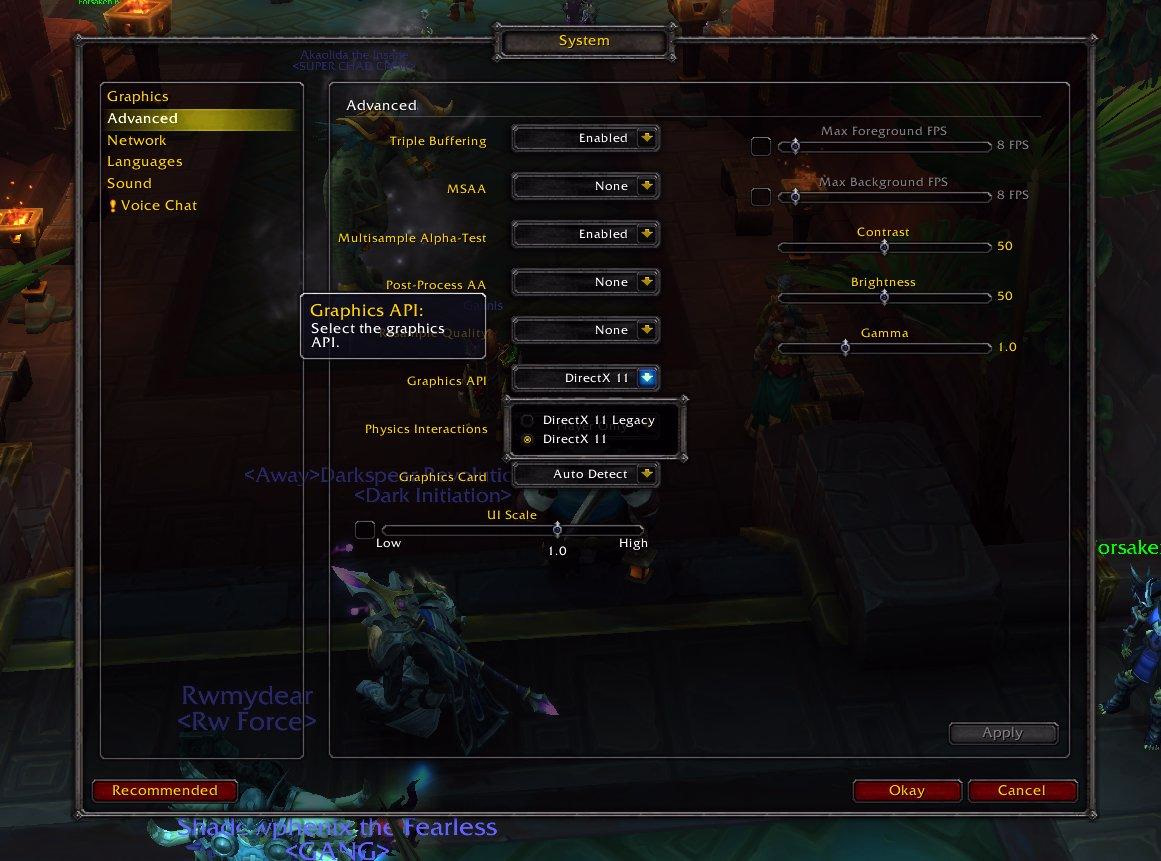The height and width of the screenshot is (861, 1161).
Task: Cancel the System settings changes
Action: pyautogui.click(x=1022, y=791)
